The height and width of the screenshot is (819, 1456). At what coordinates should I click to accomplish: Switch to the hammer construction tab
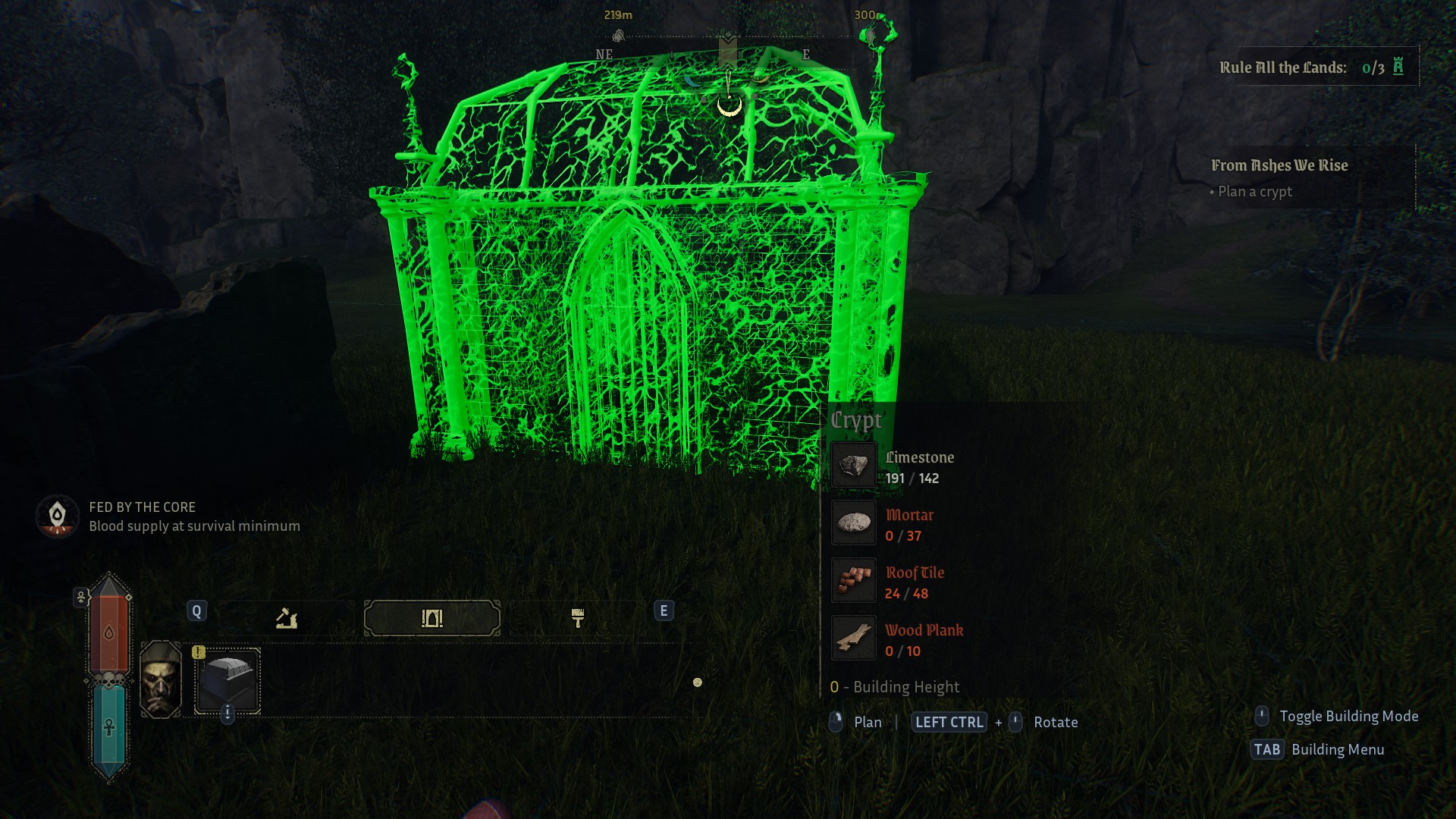(x=286, y=619)
